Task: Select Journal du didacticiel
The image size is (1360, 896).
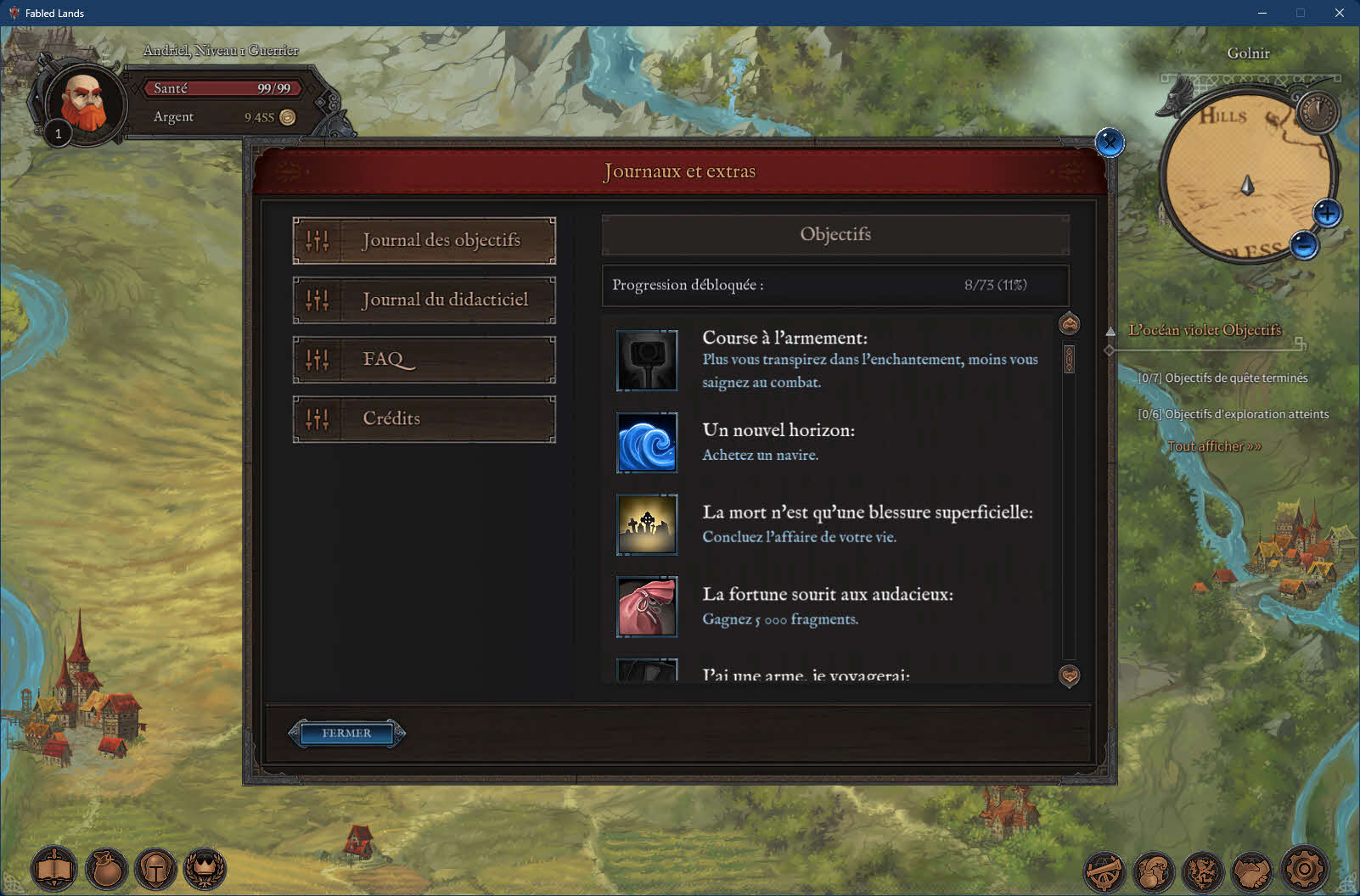Action: pyautogui.click(x=424, y=300)
